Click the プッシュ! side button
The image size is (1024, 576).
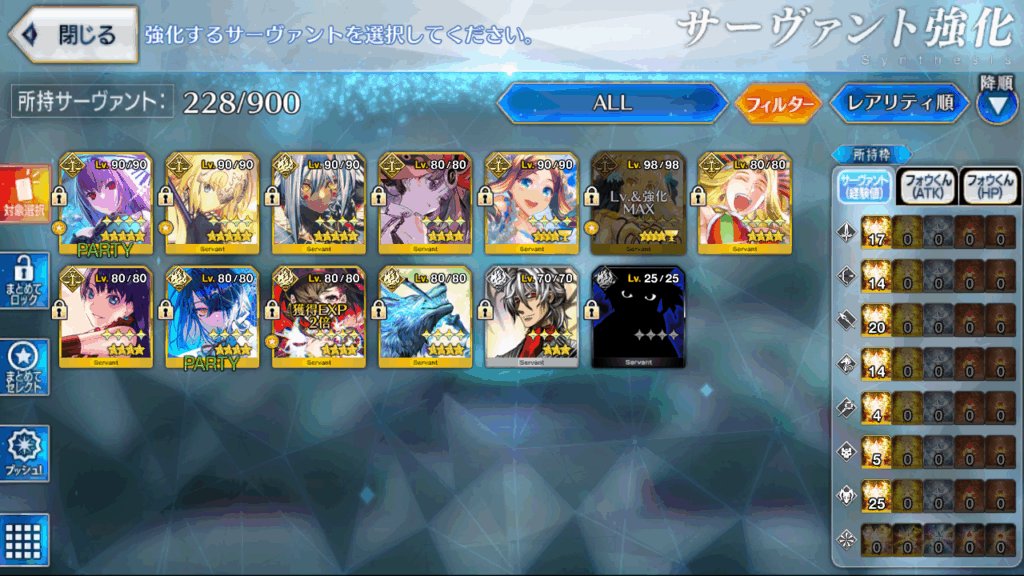click(x=25, y=455)
